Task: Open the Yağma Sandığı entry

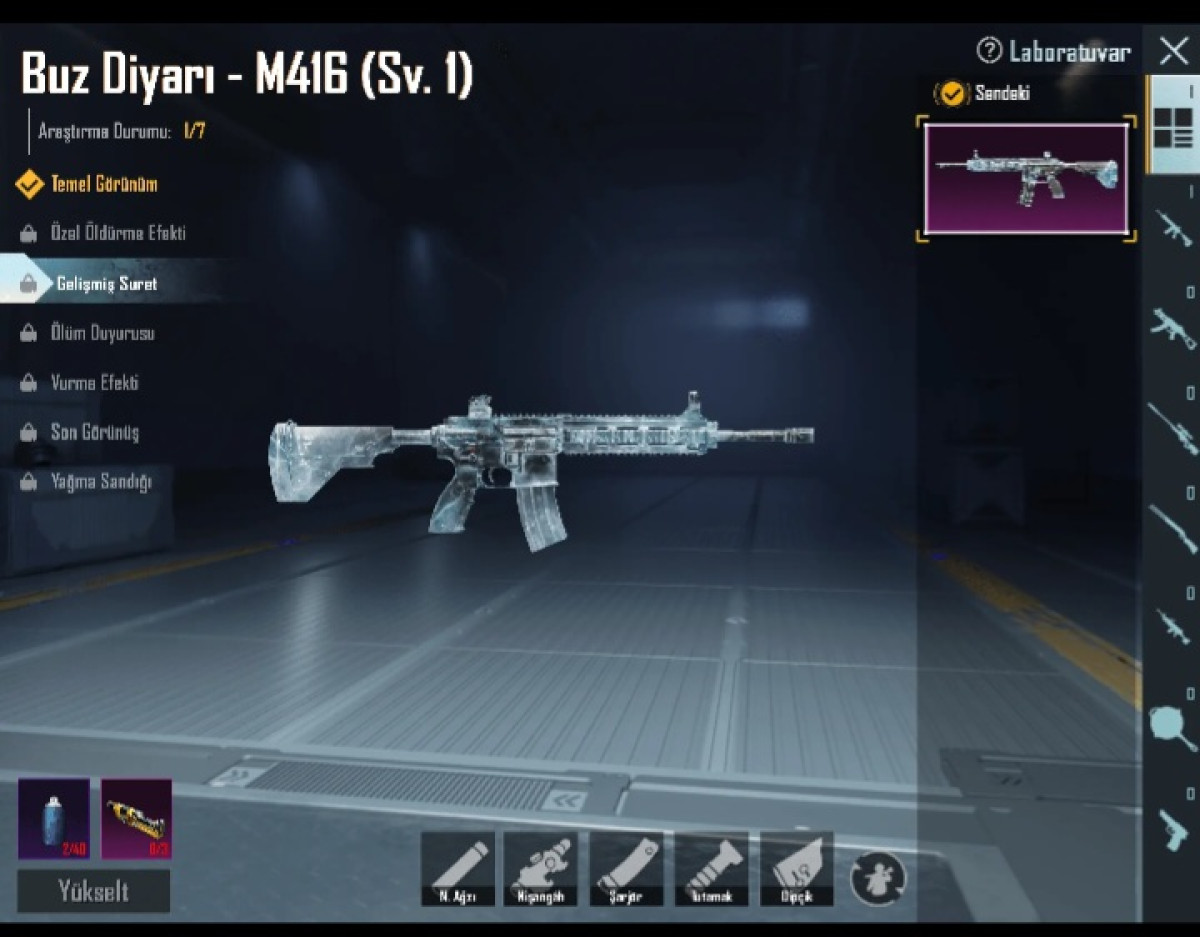Action: (101, 482)
